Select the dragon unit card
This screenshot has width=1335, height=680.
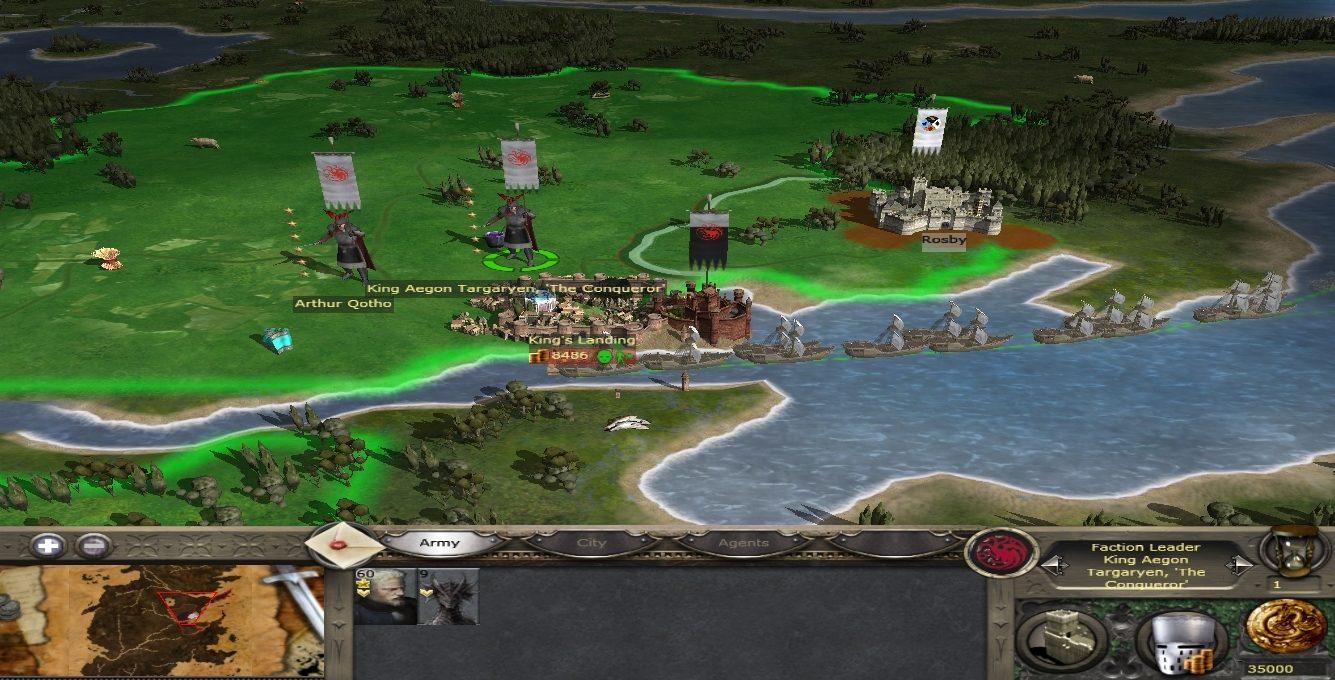click(448, 597)
